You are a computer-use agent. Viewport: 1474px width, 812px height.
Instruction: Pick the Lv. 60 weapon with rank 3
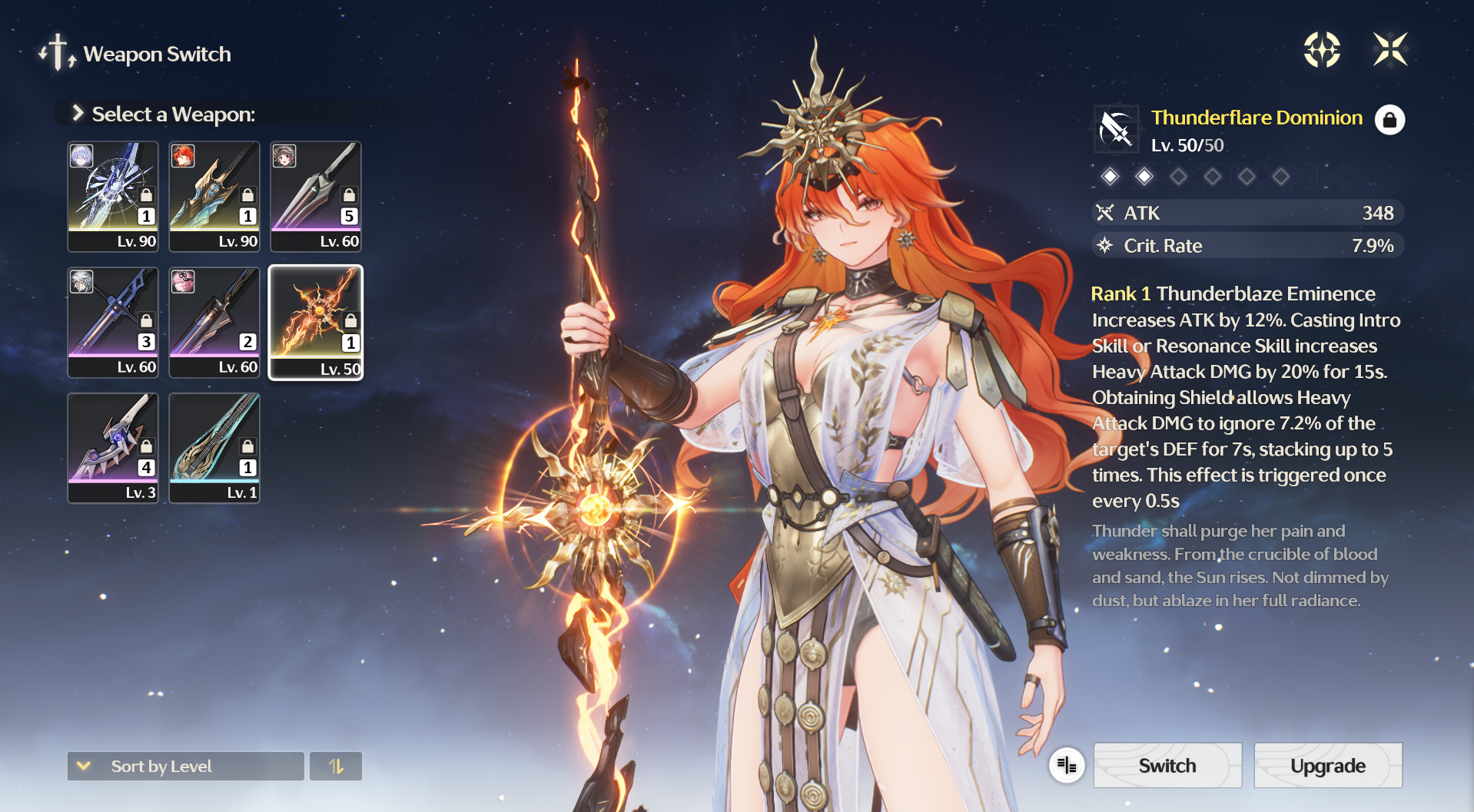click(113, 323)
